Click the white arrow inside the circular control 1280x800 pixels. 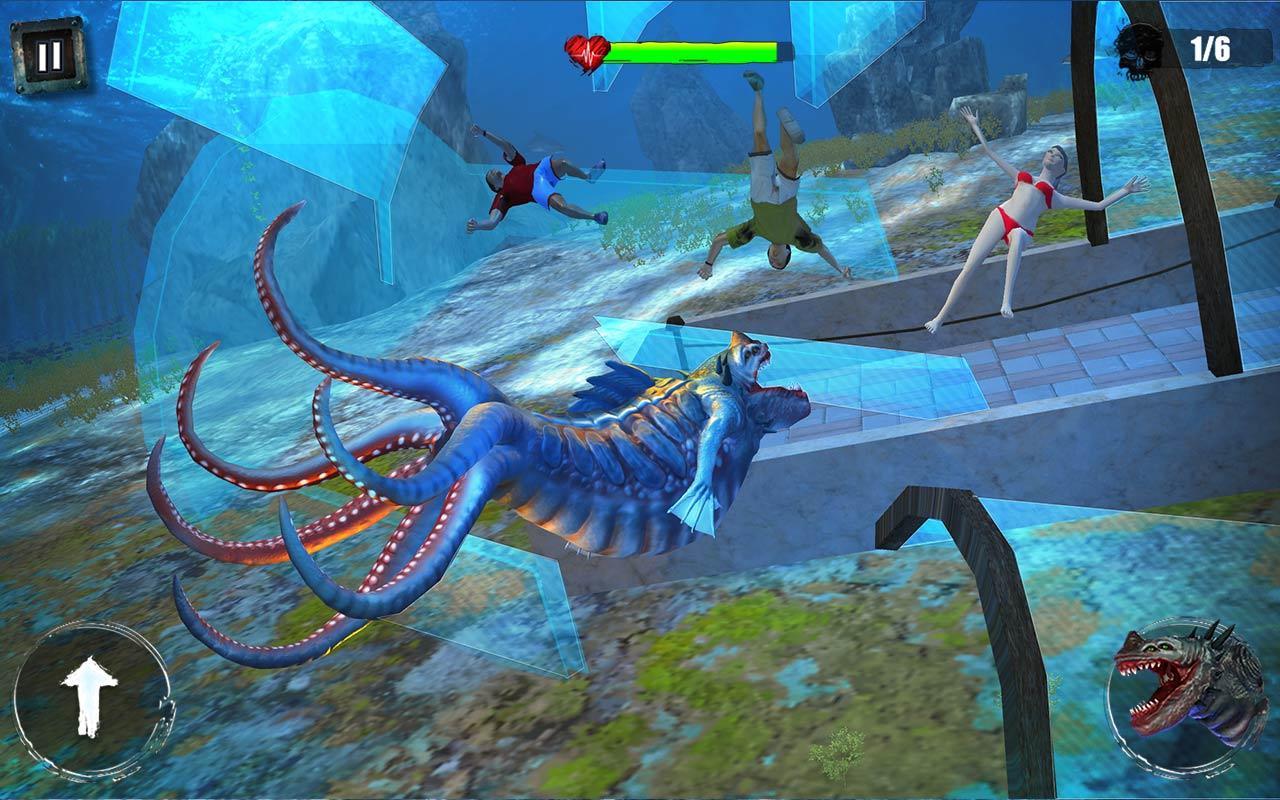click(90, 695)
